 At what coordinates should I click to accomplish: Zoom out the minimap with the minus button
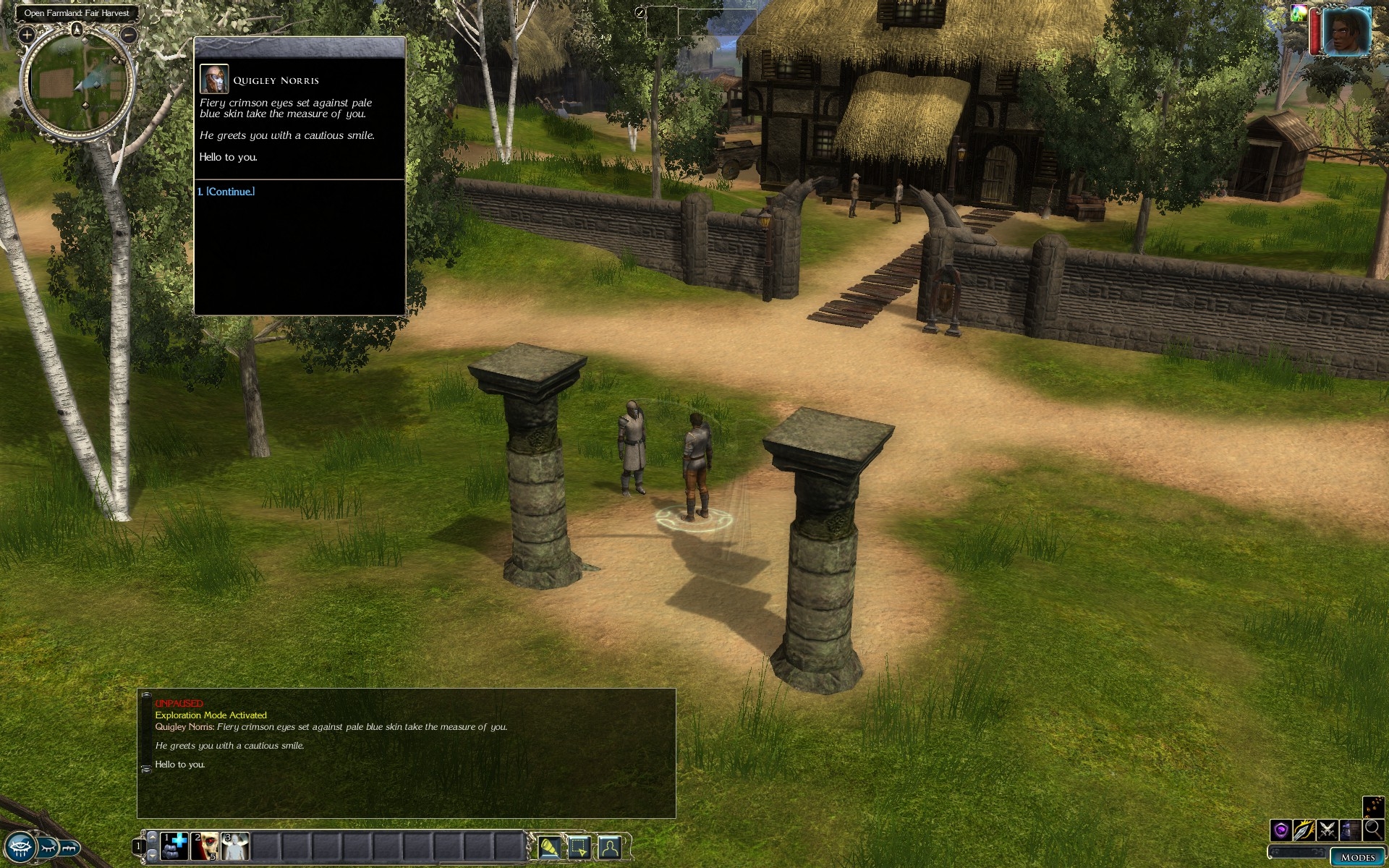pyautogui.click(x=129, y=34)
